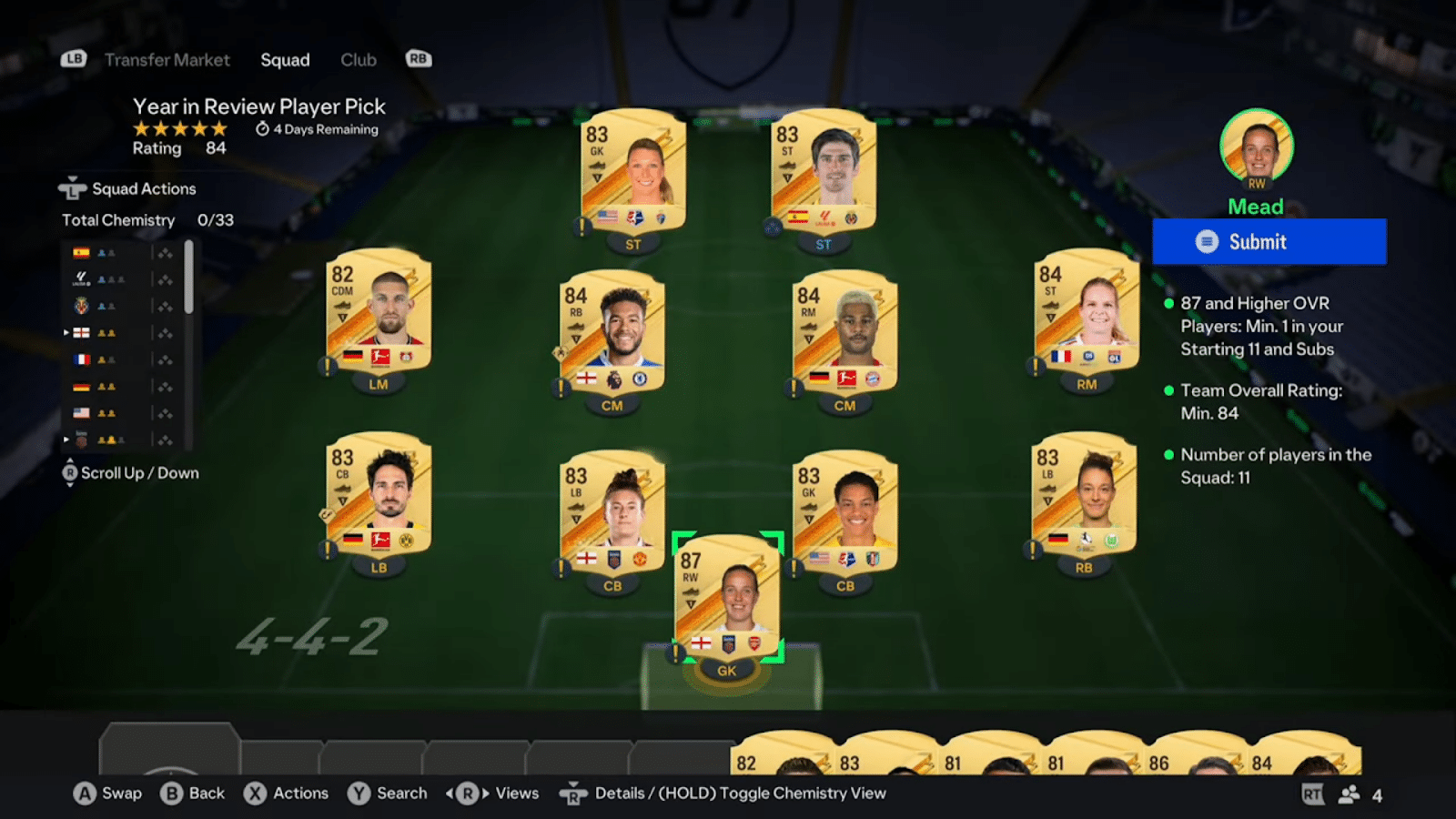Viewport: 1456px width, 819px height.
Task: Click the RT button icon in bottom bar
Action: [x=1313, y=794]
